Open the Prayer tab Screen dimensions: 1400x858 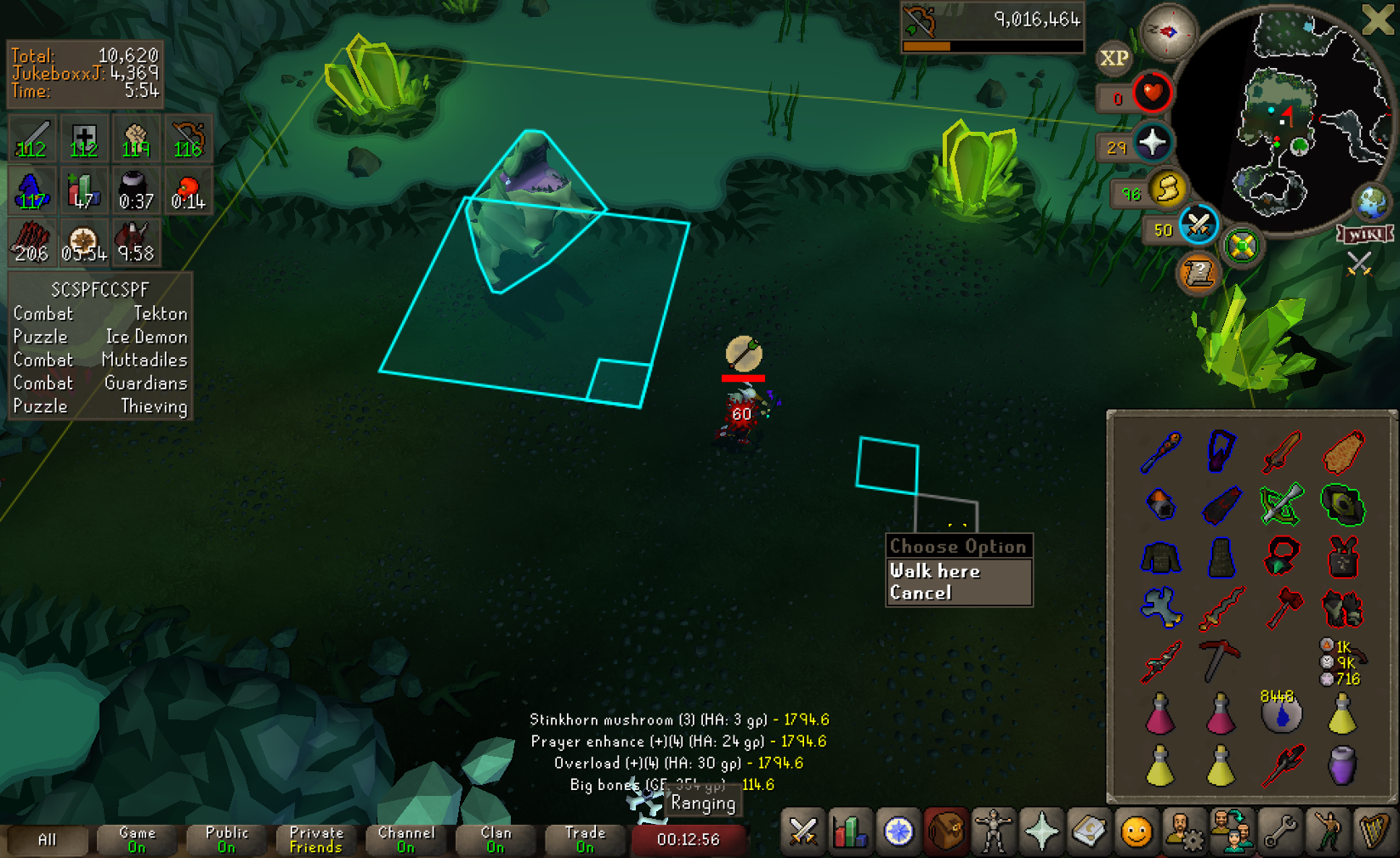tap(1041, 832)
